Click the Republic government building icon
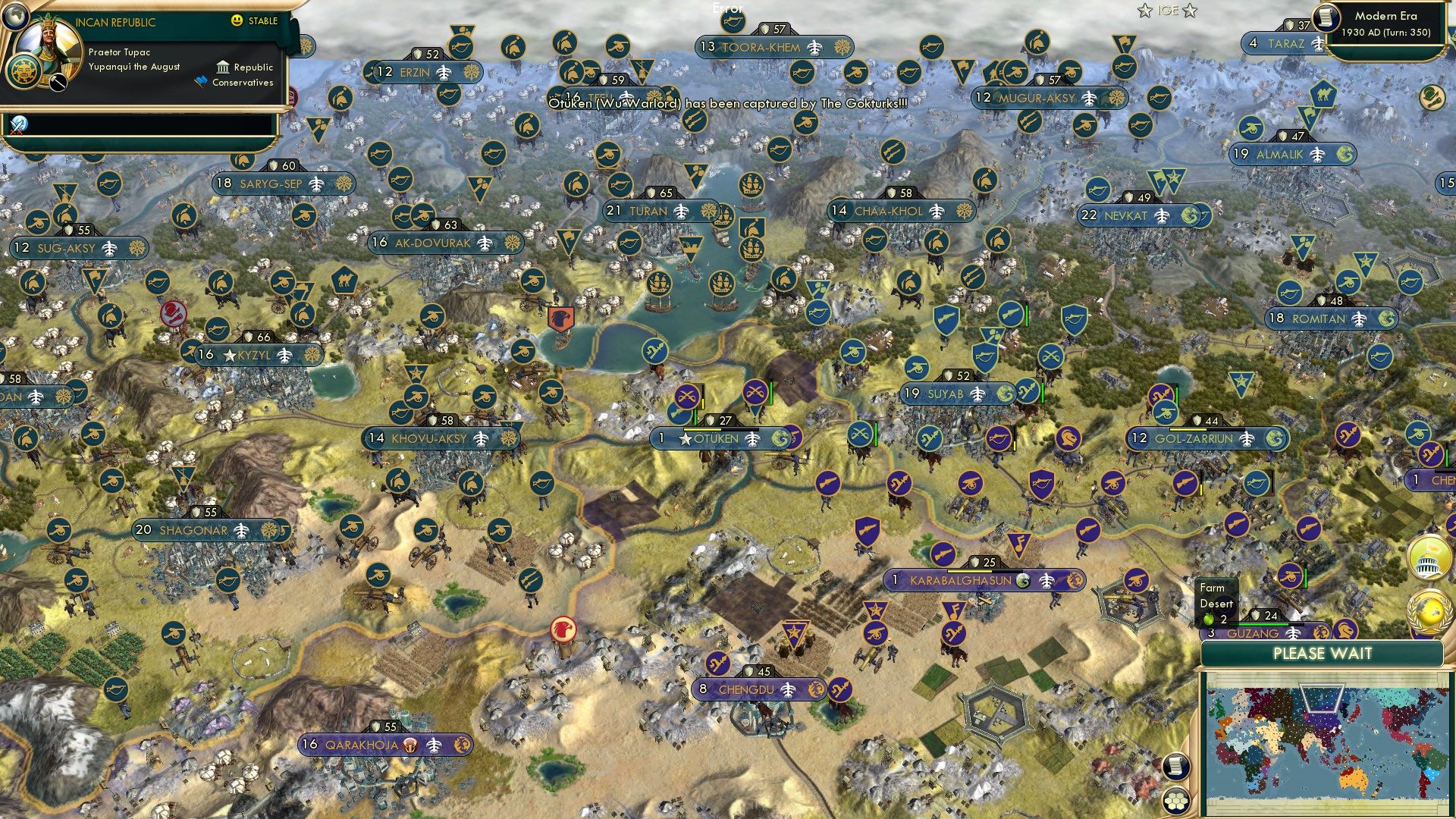Image resolution: width=1456 pixels, height=819 pixels. [x=222, y=67]
